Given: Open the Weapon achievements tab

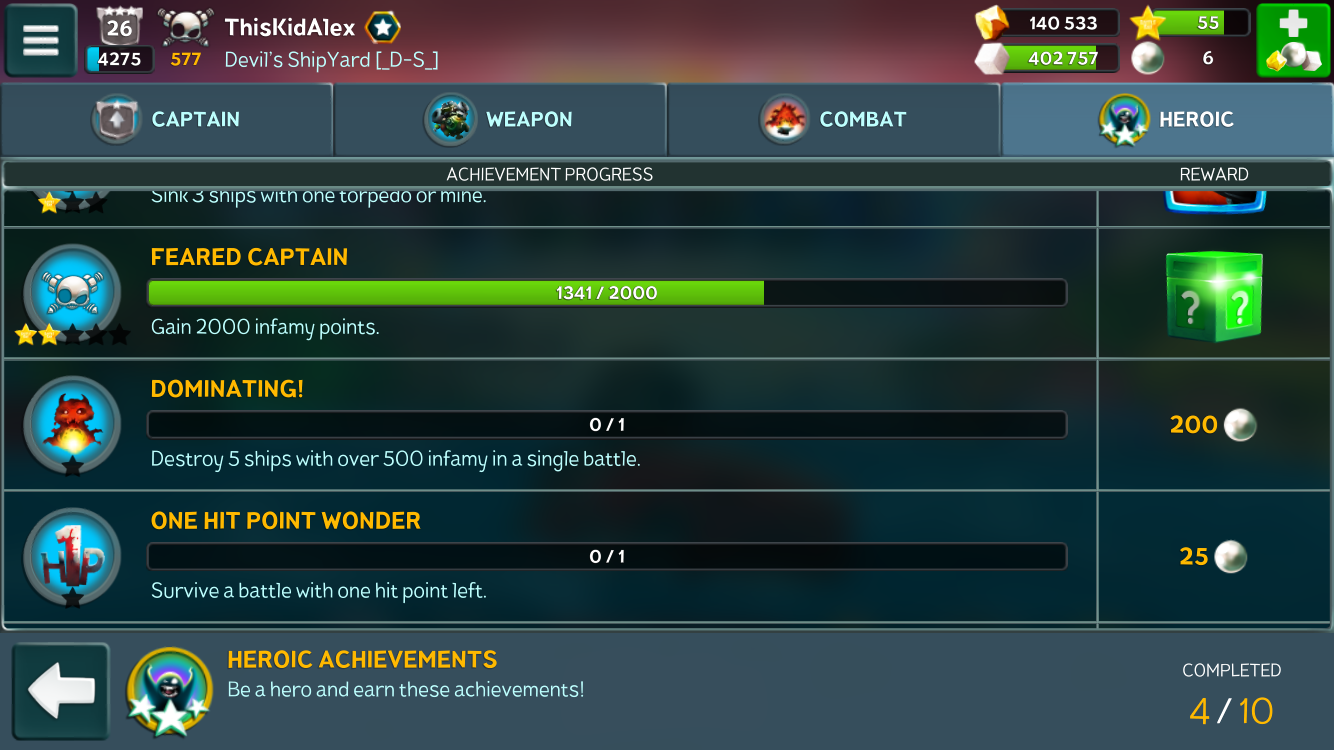Looking at the screenshot, I should click(x=500, y=119).
